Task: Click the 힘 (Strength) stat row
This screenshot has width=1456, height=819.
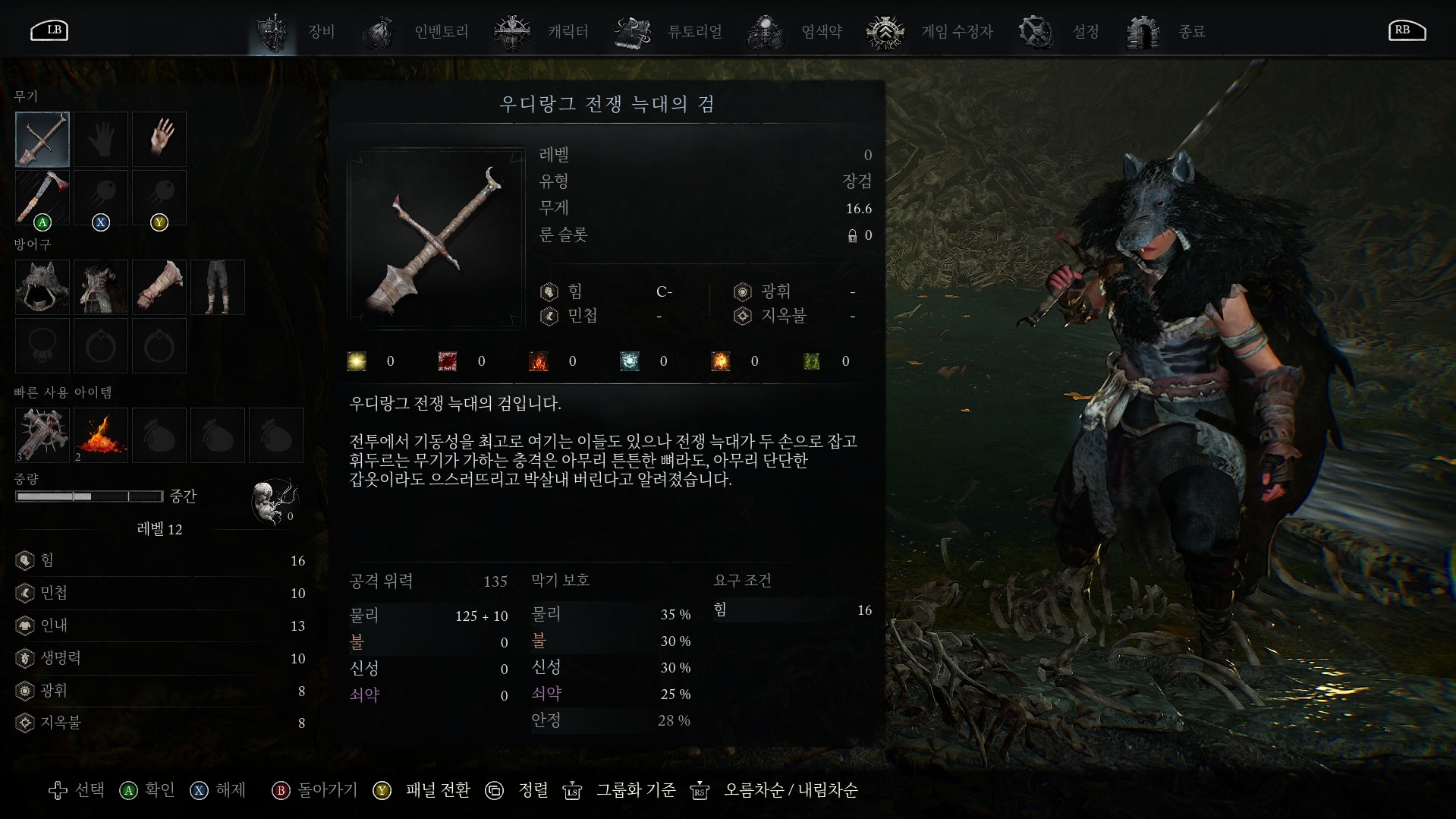Action: 159,560
